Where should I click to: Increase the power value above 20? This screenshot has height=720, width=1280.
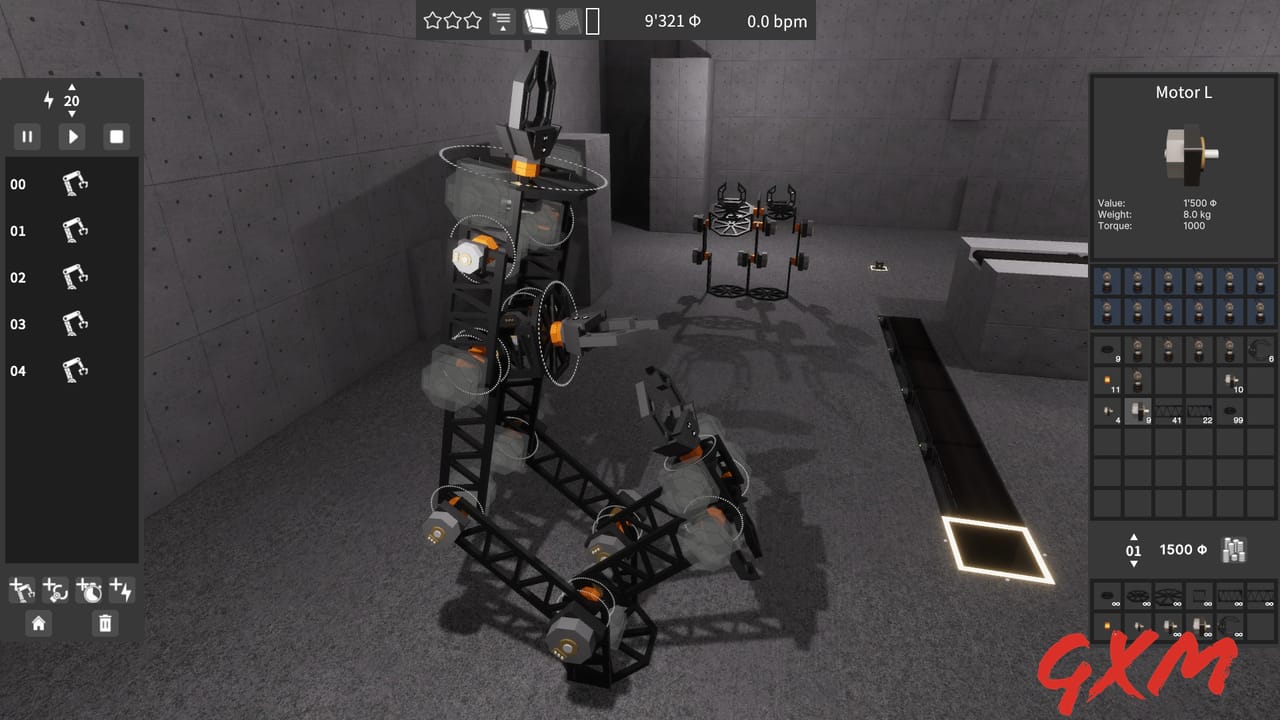tap(71, 86)
